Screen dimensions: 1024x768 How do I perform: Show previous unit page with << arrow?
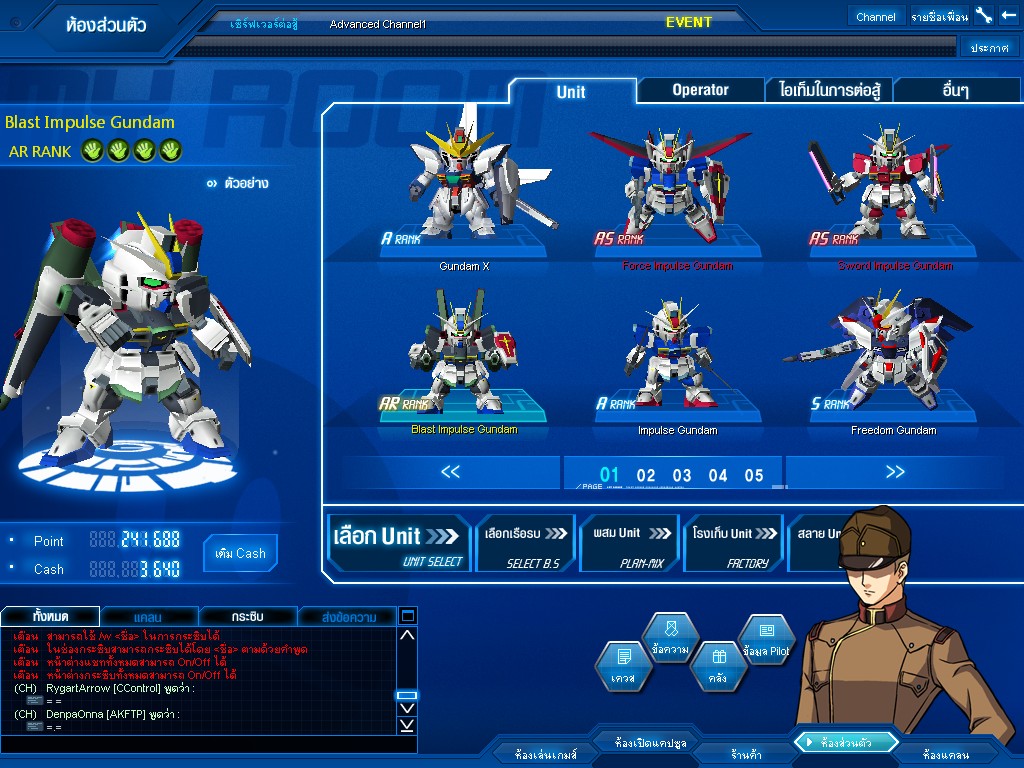tap(451, 472)
